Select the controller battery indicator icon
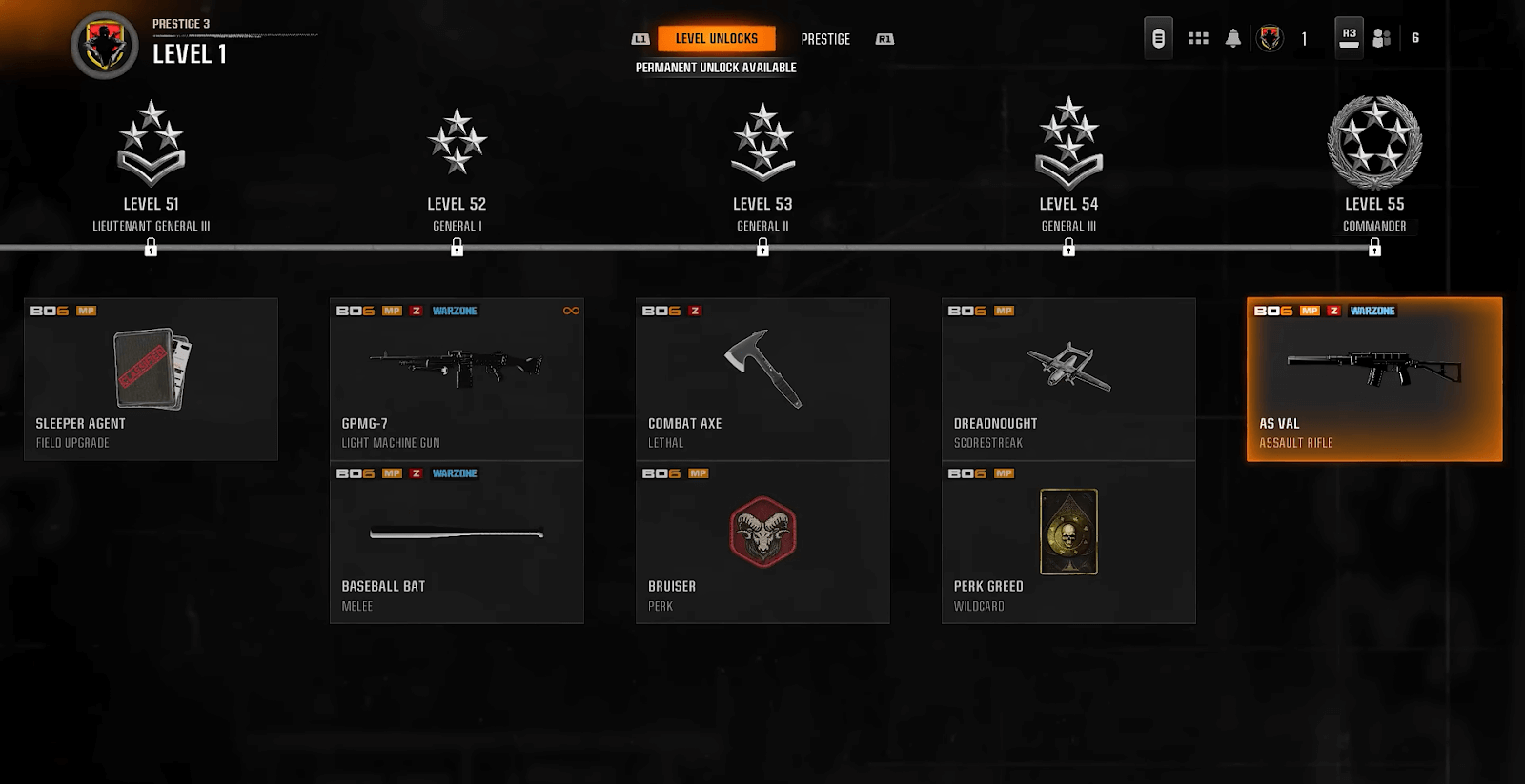This screenshot has height=784, width=1525. click(1157, 36)
